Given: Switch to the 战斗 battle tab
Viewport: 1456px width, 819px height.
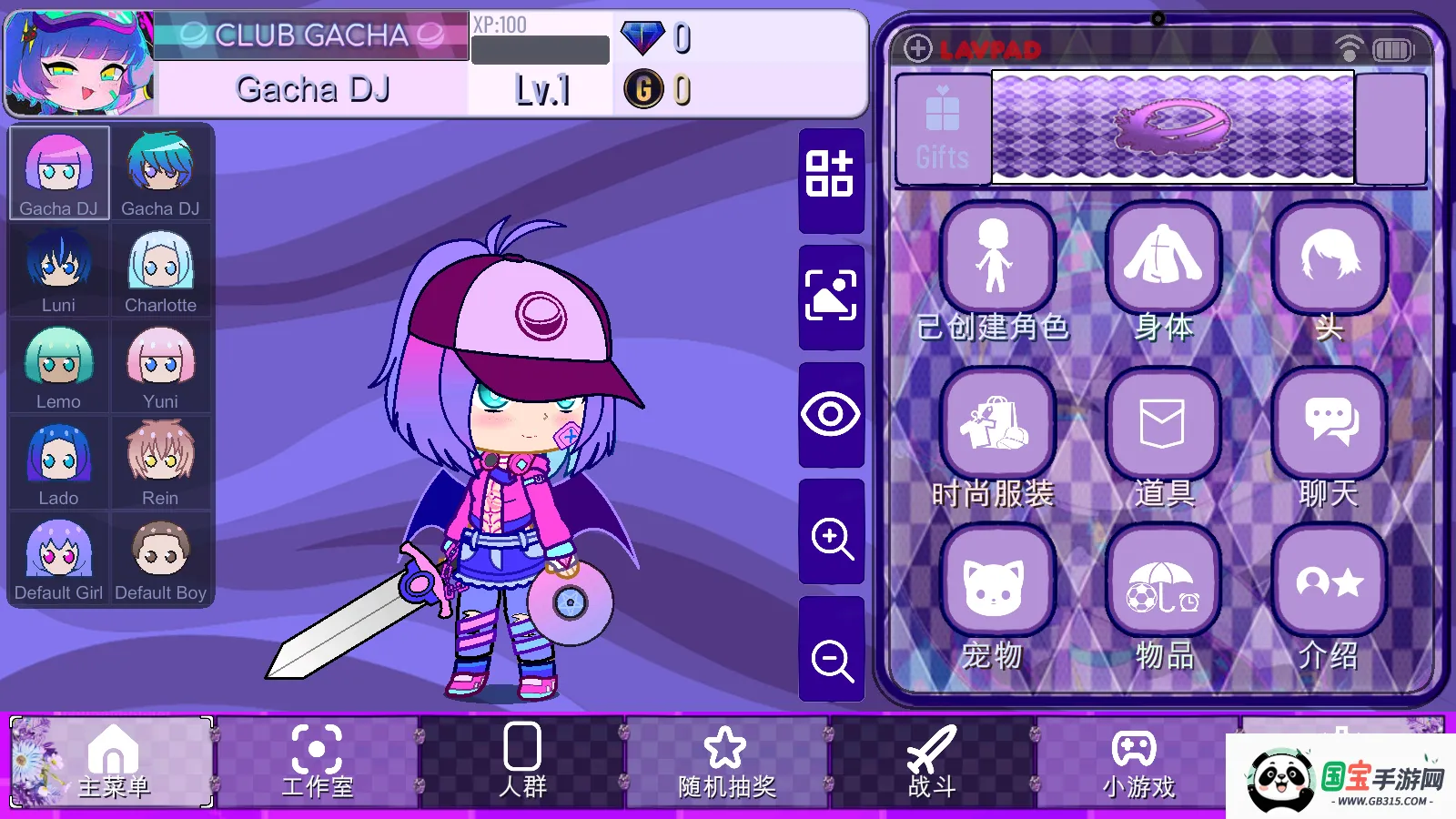Looking at the screenshot, I should (x=932, y=763).
